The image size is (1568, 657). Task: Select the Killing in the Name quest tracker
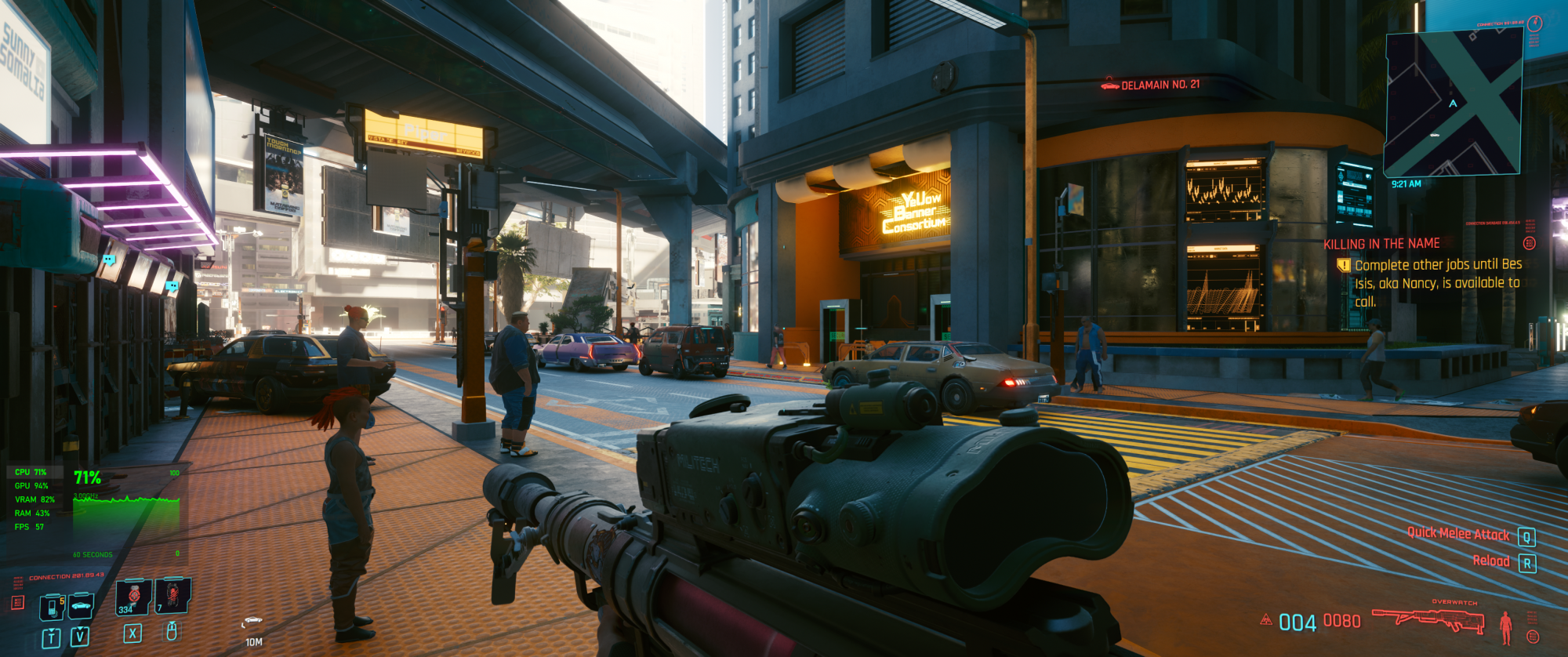[1381, 244]
